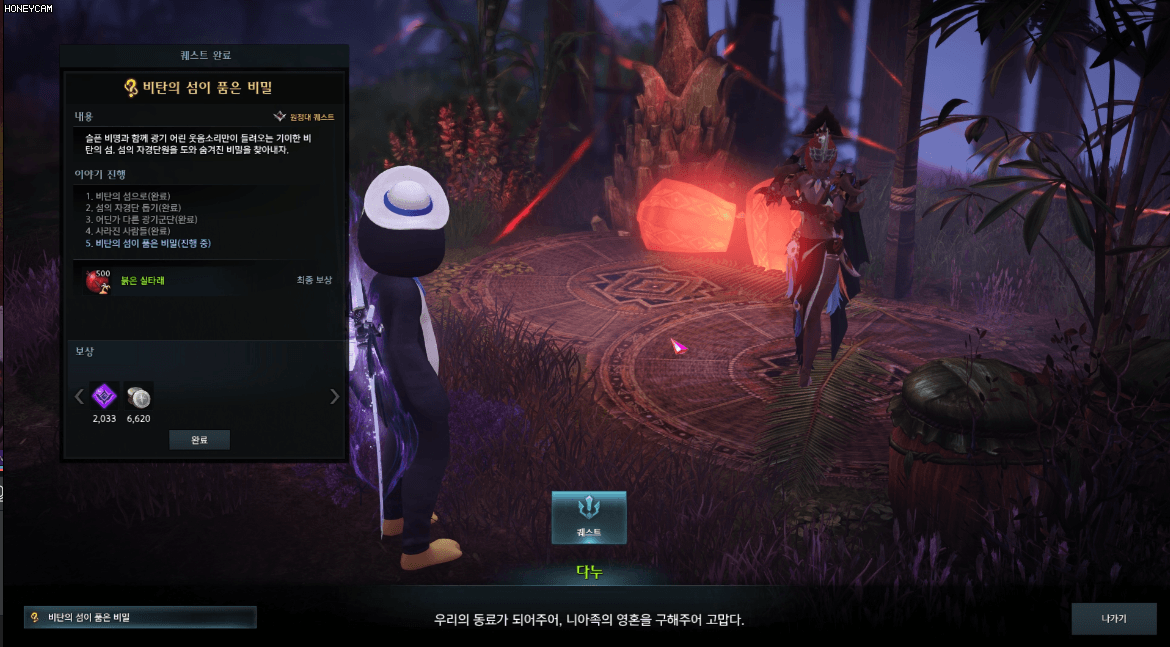This screenshot has width=1170, height=647.
Task: Open the quest entry in the bottom-left bar
Action: click(x=140, y=617)
